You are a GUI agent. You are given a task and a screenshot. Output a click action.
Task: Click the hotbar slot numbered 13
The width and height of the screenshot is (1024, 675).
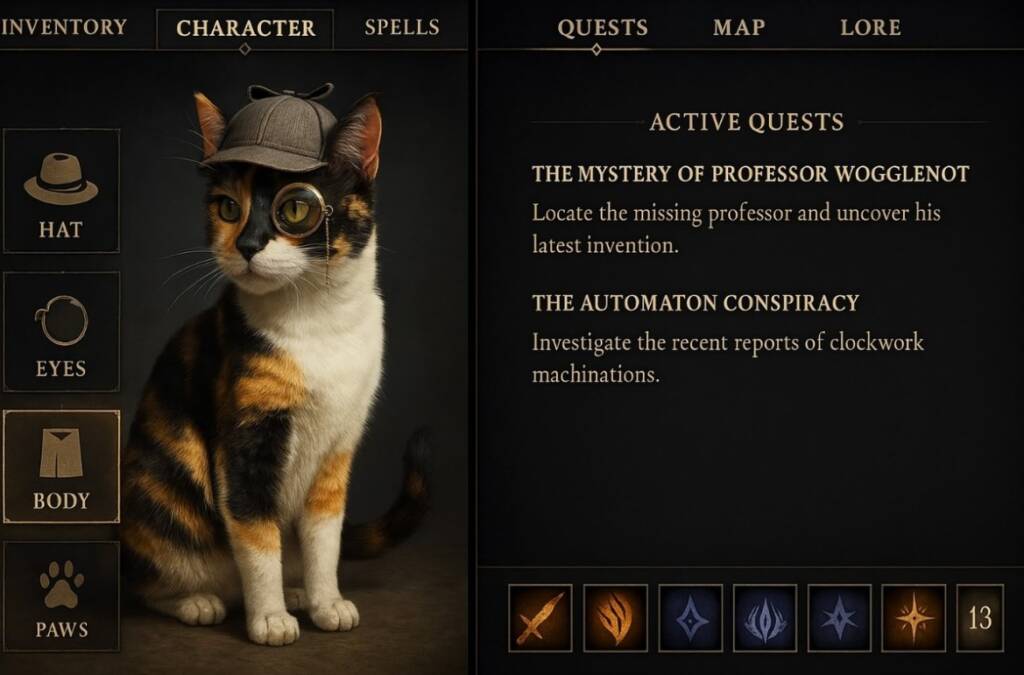point(980,617)
